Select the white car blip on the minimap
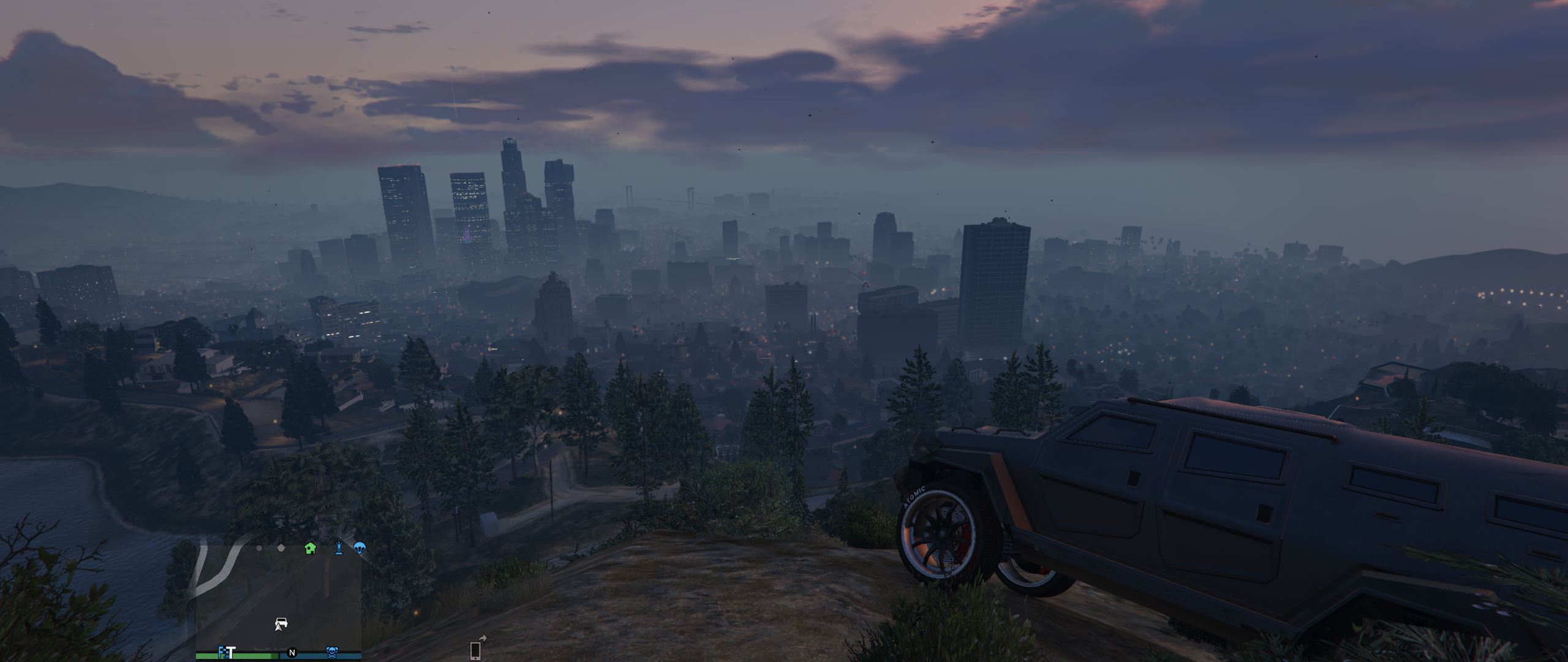The width and height of the screenshot is (1568, 662). 281,624
